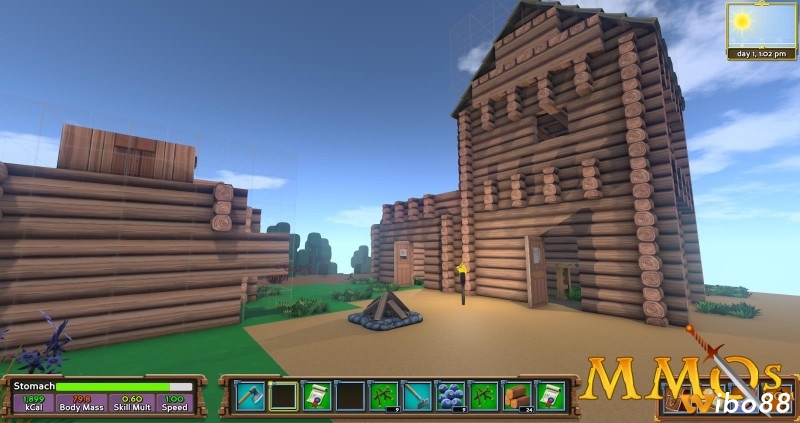
Task: Pick the twigs stack showing 9
Action: (384, 396)
